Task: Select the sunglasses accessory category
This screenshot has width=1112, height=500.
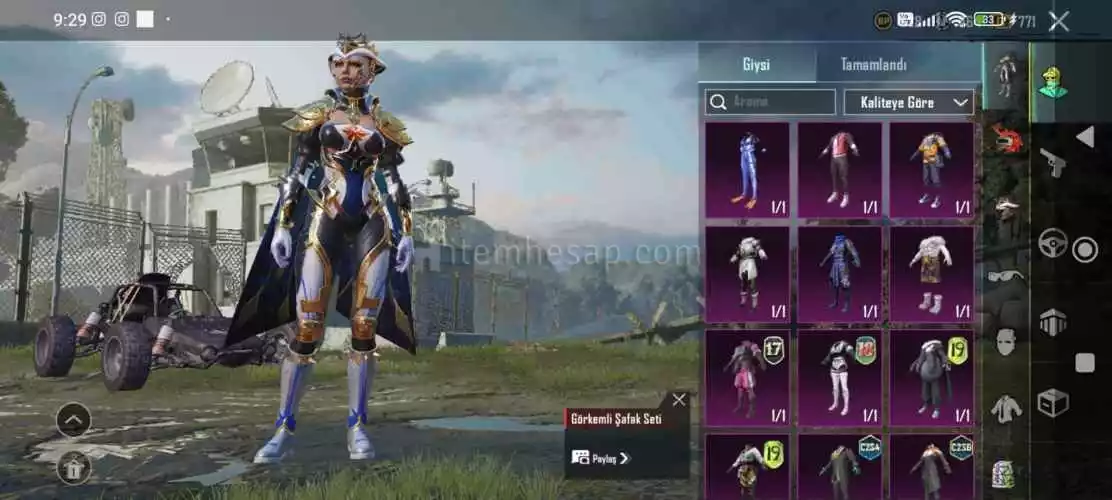Action: pyautogui.click(x=1006, y=275)
